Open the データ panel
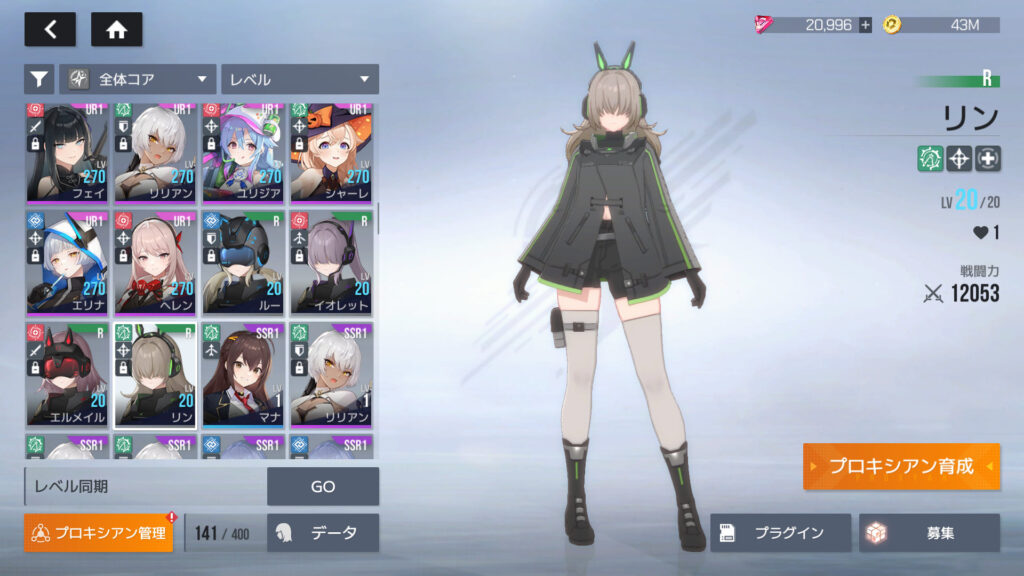 (x=323, y=533)
